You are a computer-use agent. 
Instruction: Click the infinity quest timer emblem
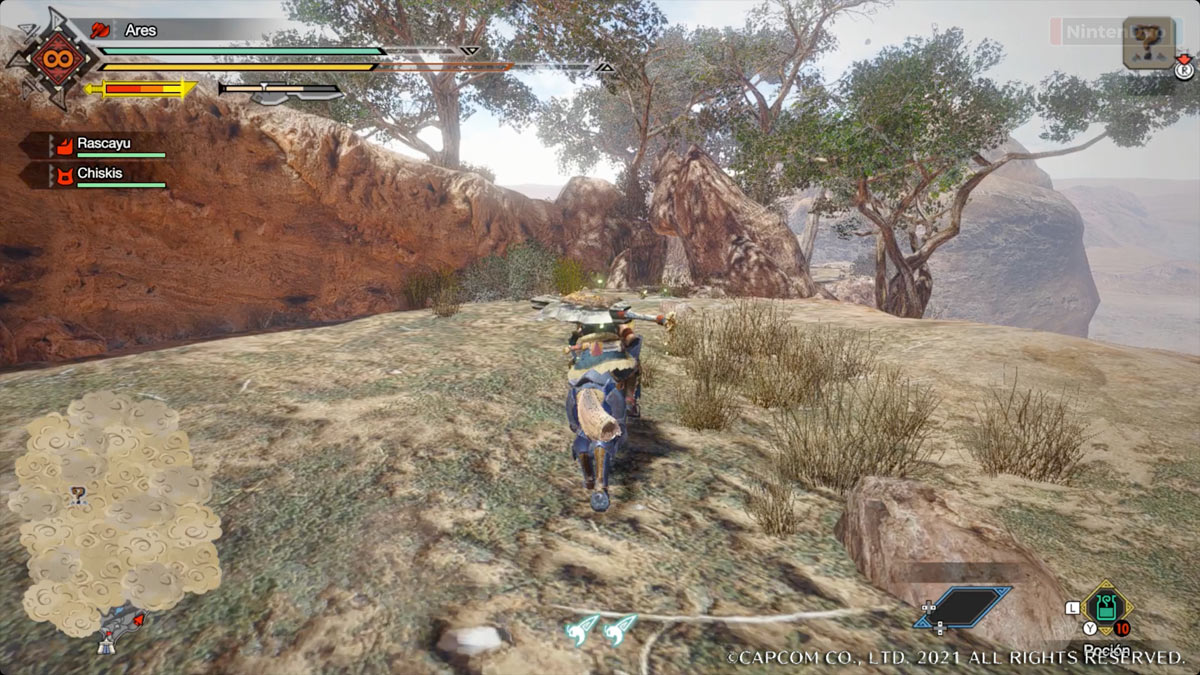click(52, 60)
